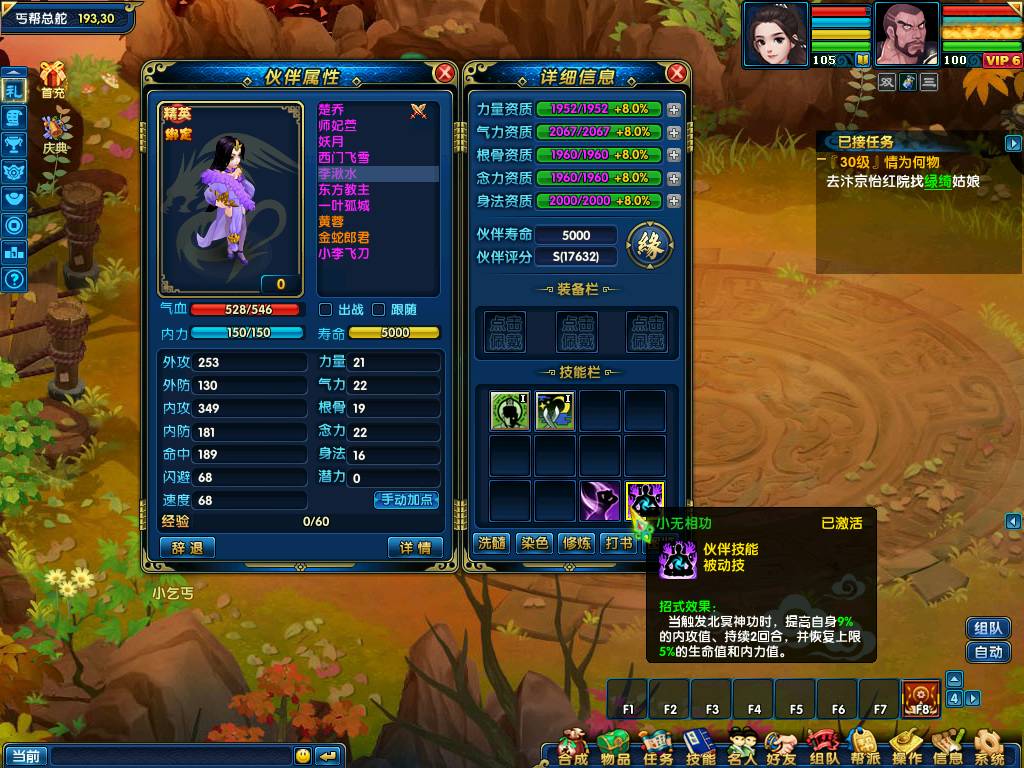Toggle the 自动 auto button
The height and width of the screenshot is (768, 1024).
click(988, 652)
